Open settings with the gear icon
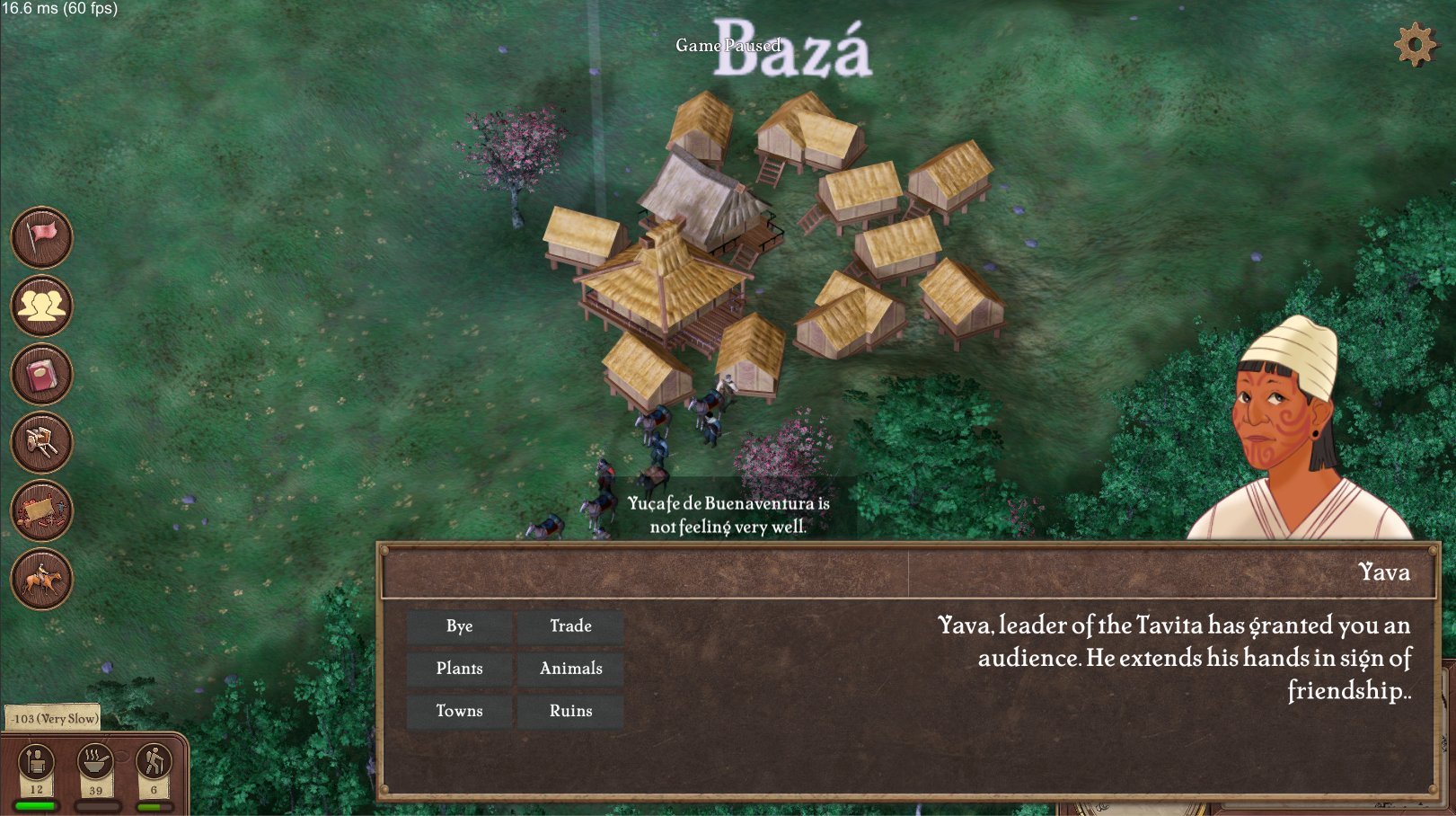Image resolution: width=1456 pixels, height=816 pixels. coord(1415,44)
